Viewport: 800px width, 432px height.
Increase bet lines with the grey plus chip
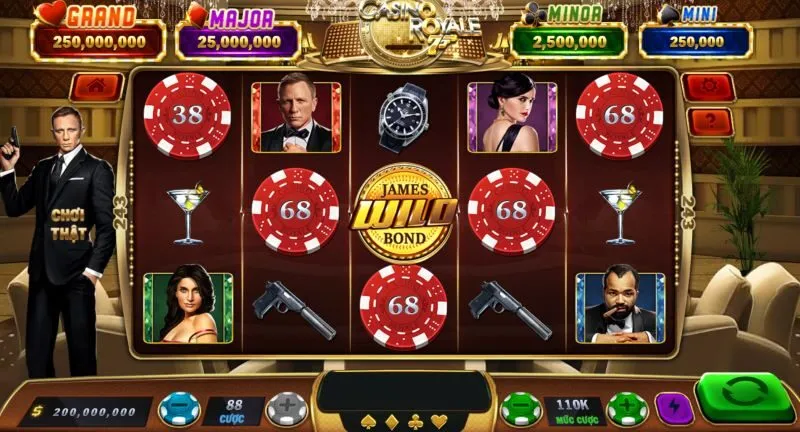click(286, 411)
